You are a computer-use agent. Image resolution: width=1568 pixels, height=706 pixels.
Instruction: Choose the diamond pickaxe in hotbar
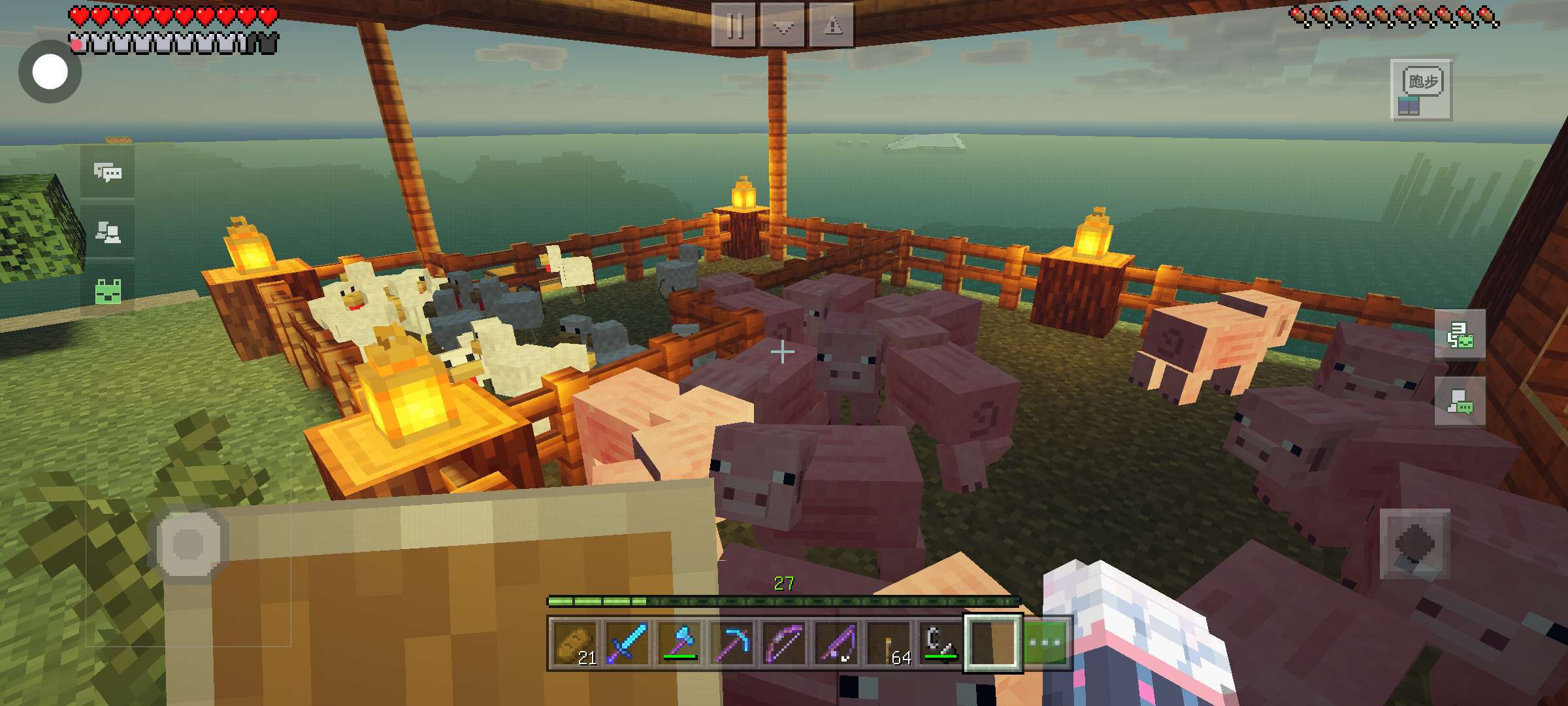pyautogui.click(x=732, y=643)
